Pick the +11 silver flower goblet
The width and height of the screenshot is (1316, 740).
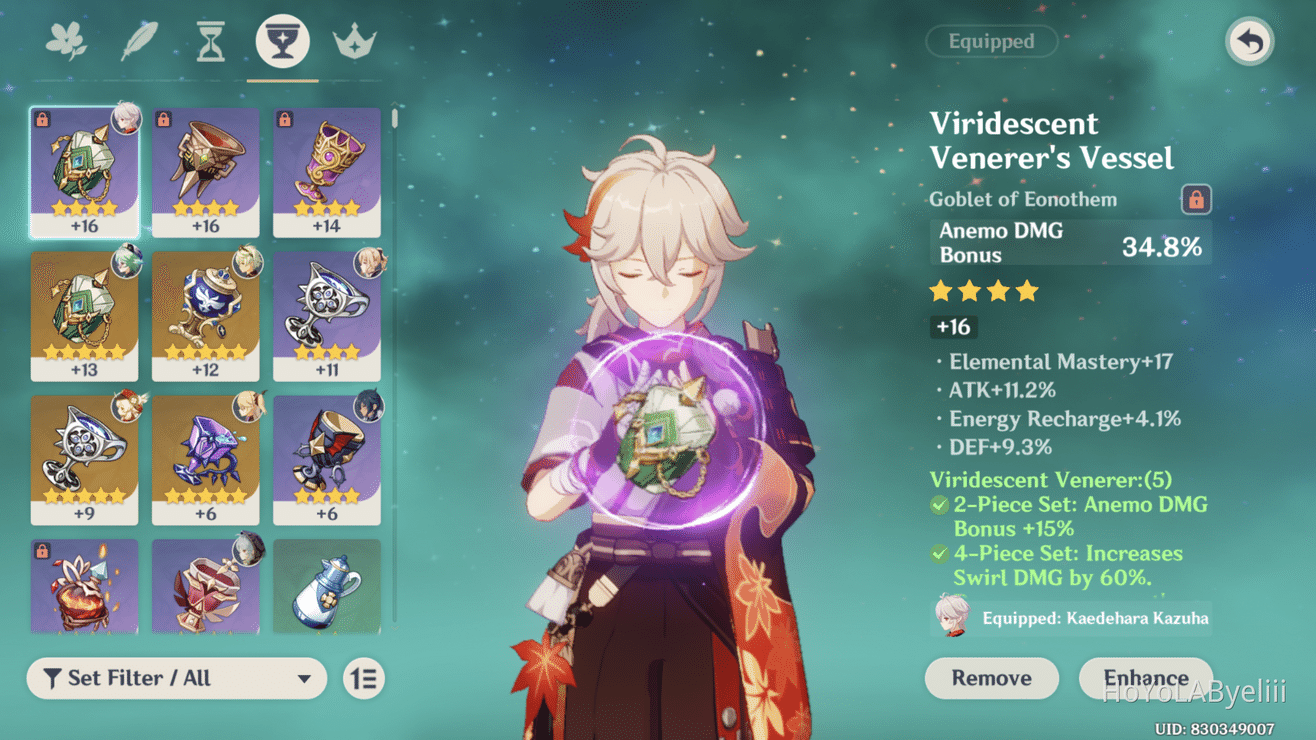[x=327, y=315]
